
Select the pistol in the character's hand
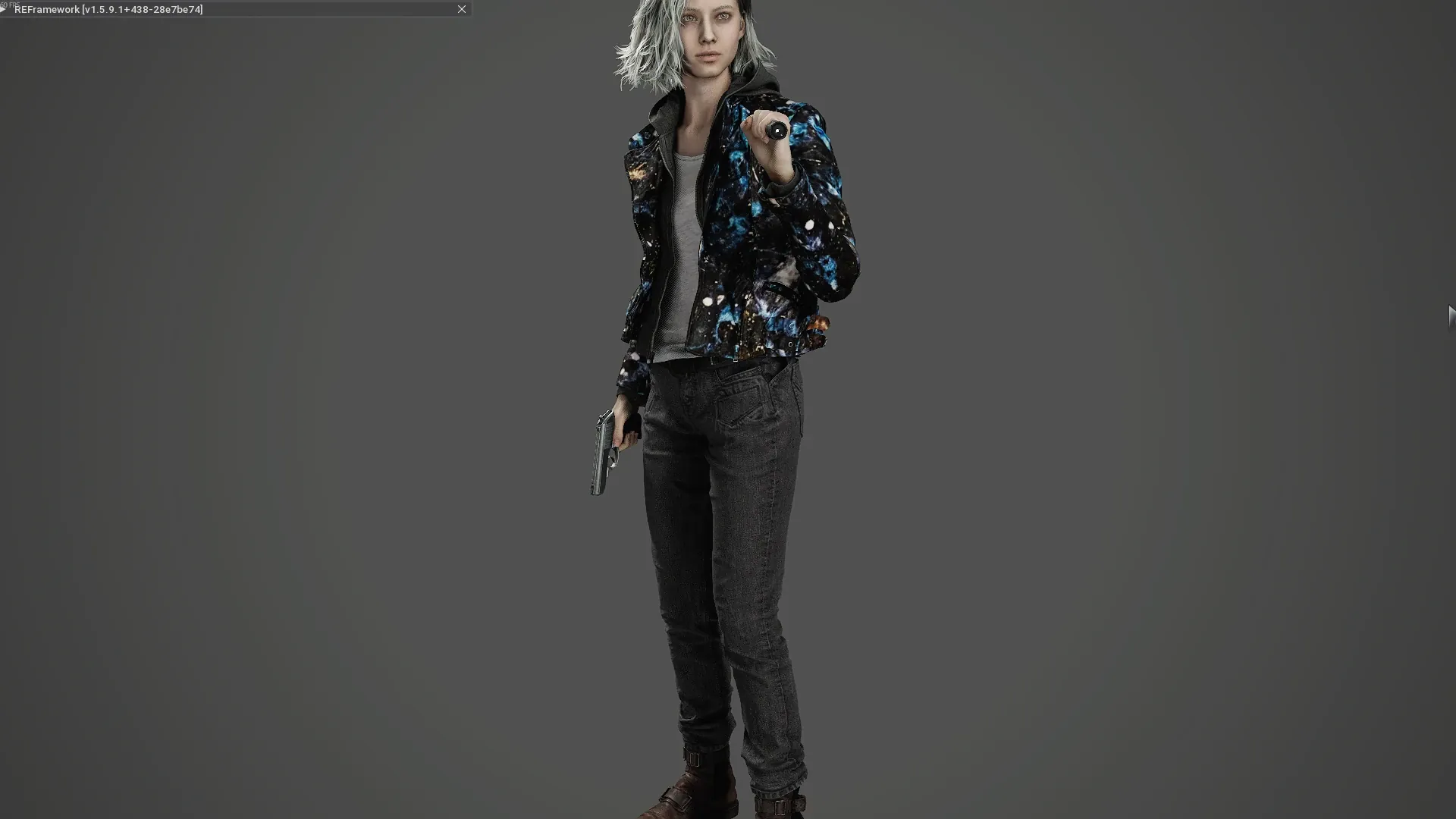[603, 447]
